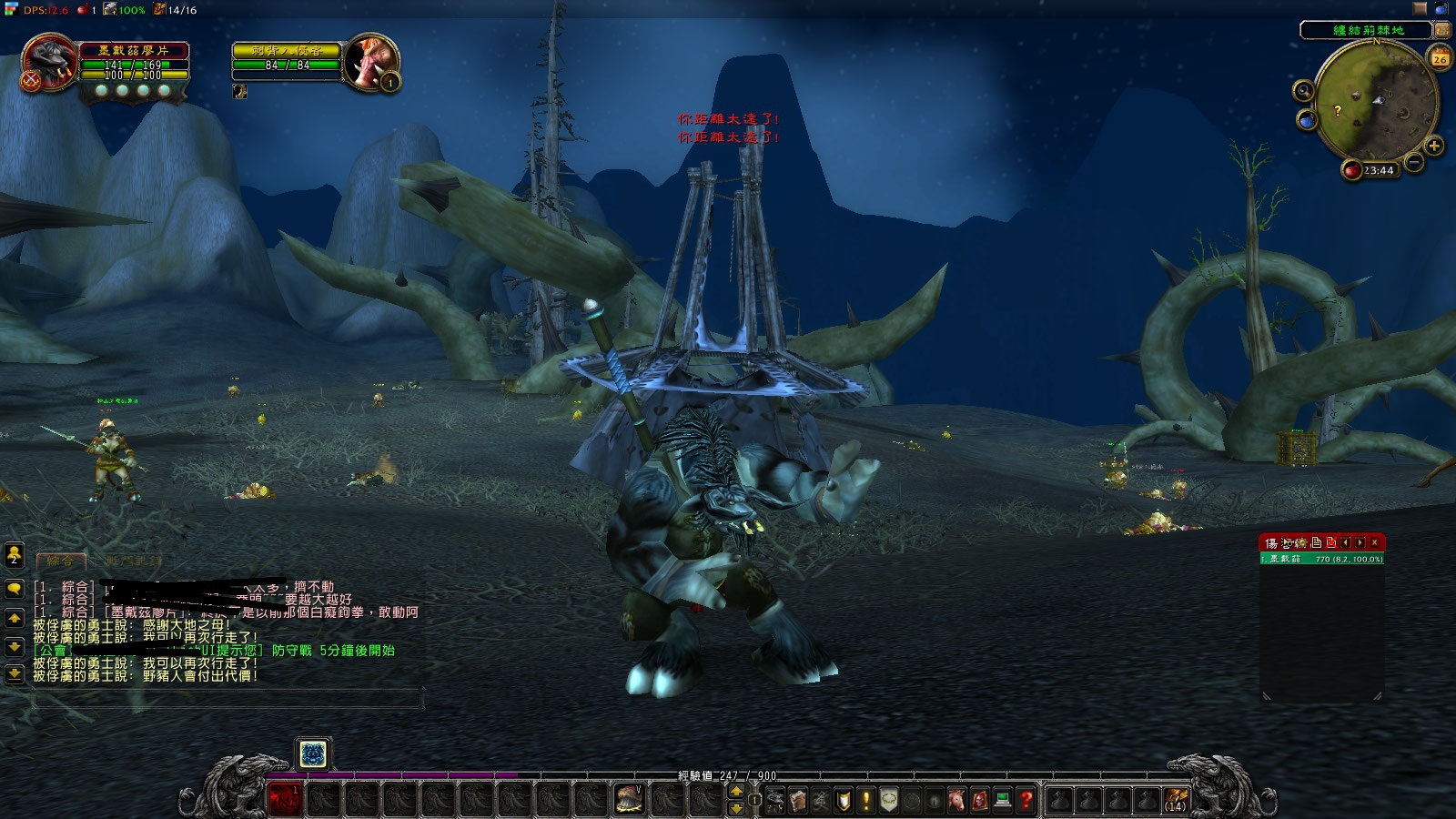Open the quest log exclamation mark button
This screenshot has width=1456, height=819.
point(865,800)
